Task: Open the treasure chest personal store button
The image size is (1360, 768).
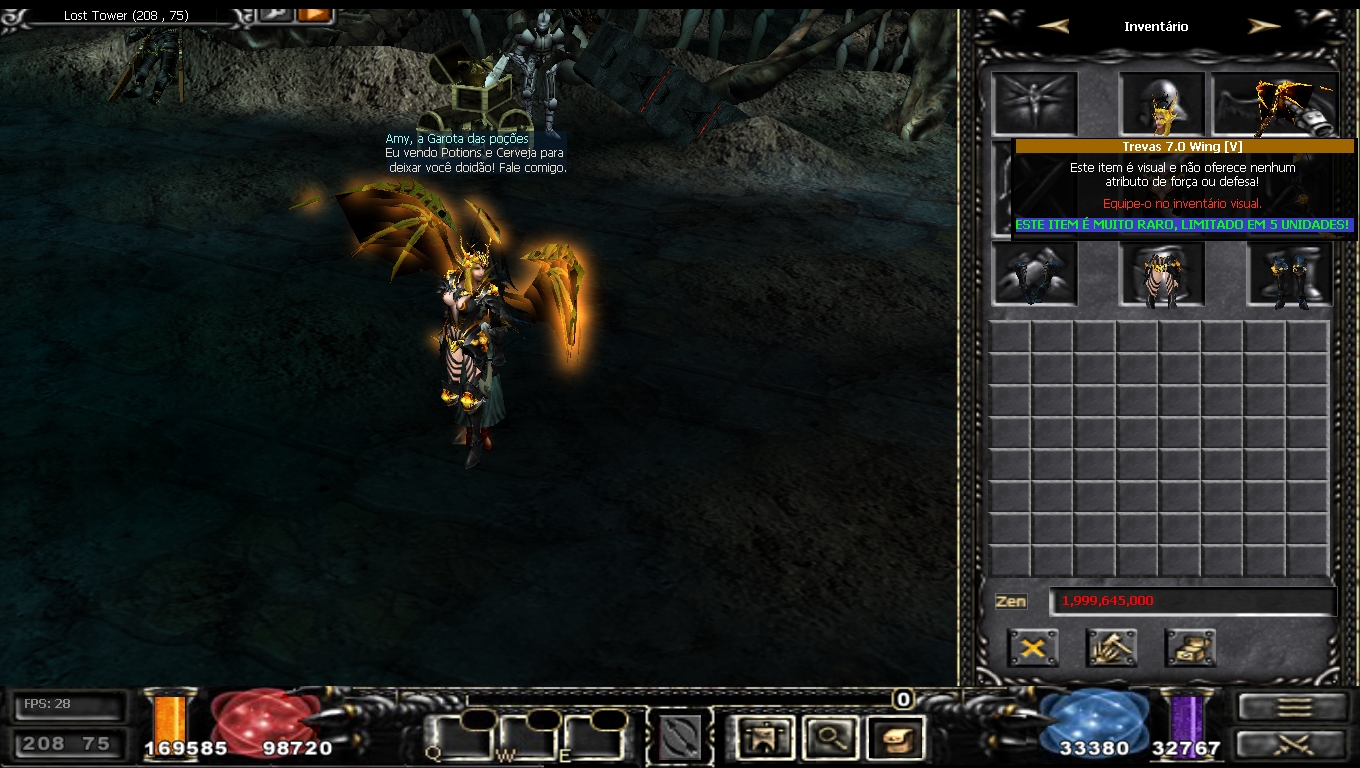Action: (1190, 648)
